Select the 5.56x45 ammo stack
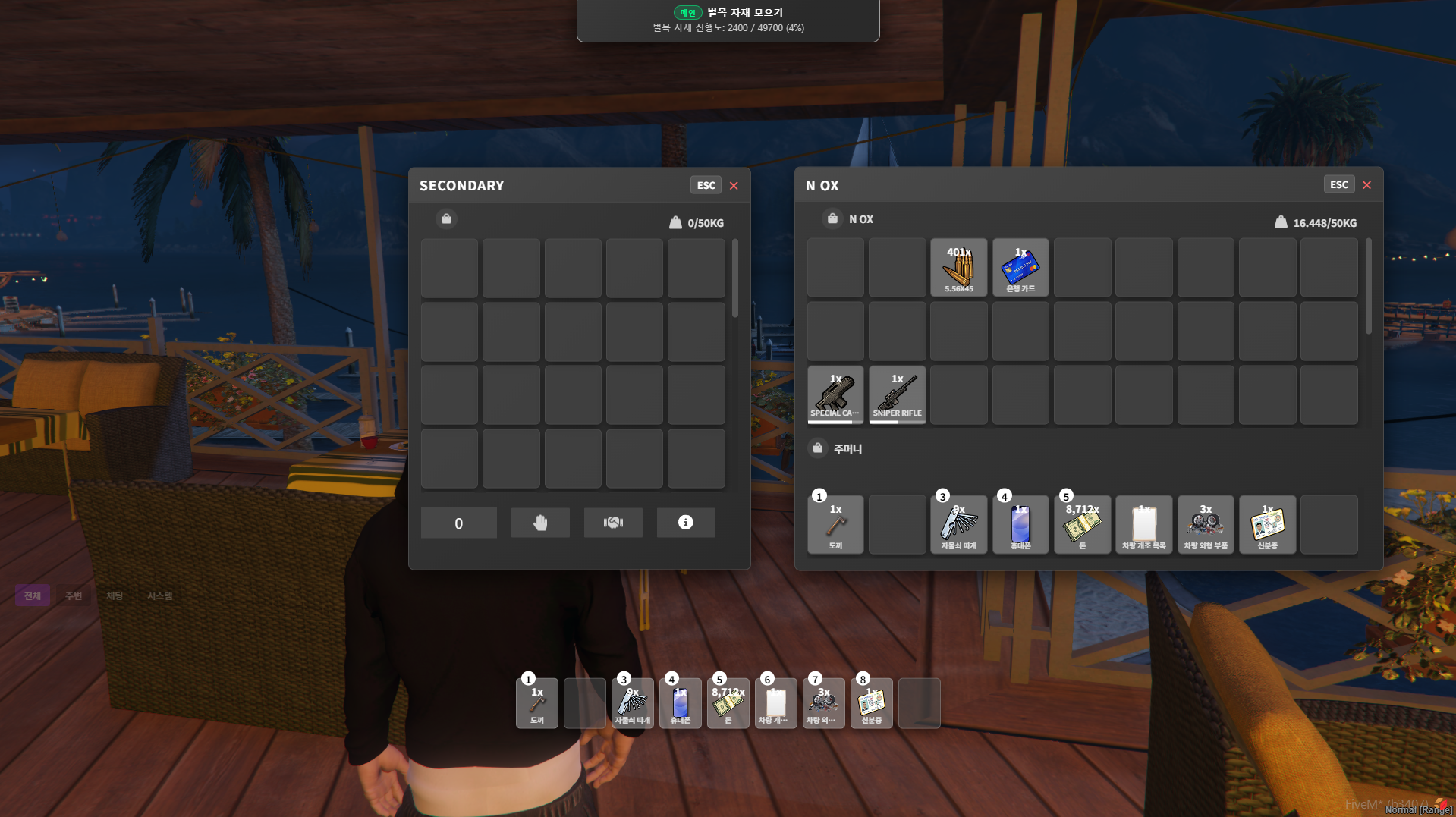 coord(958,268)
